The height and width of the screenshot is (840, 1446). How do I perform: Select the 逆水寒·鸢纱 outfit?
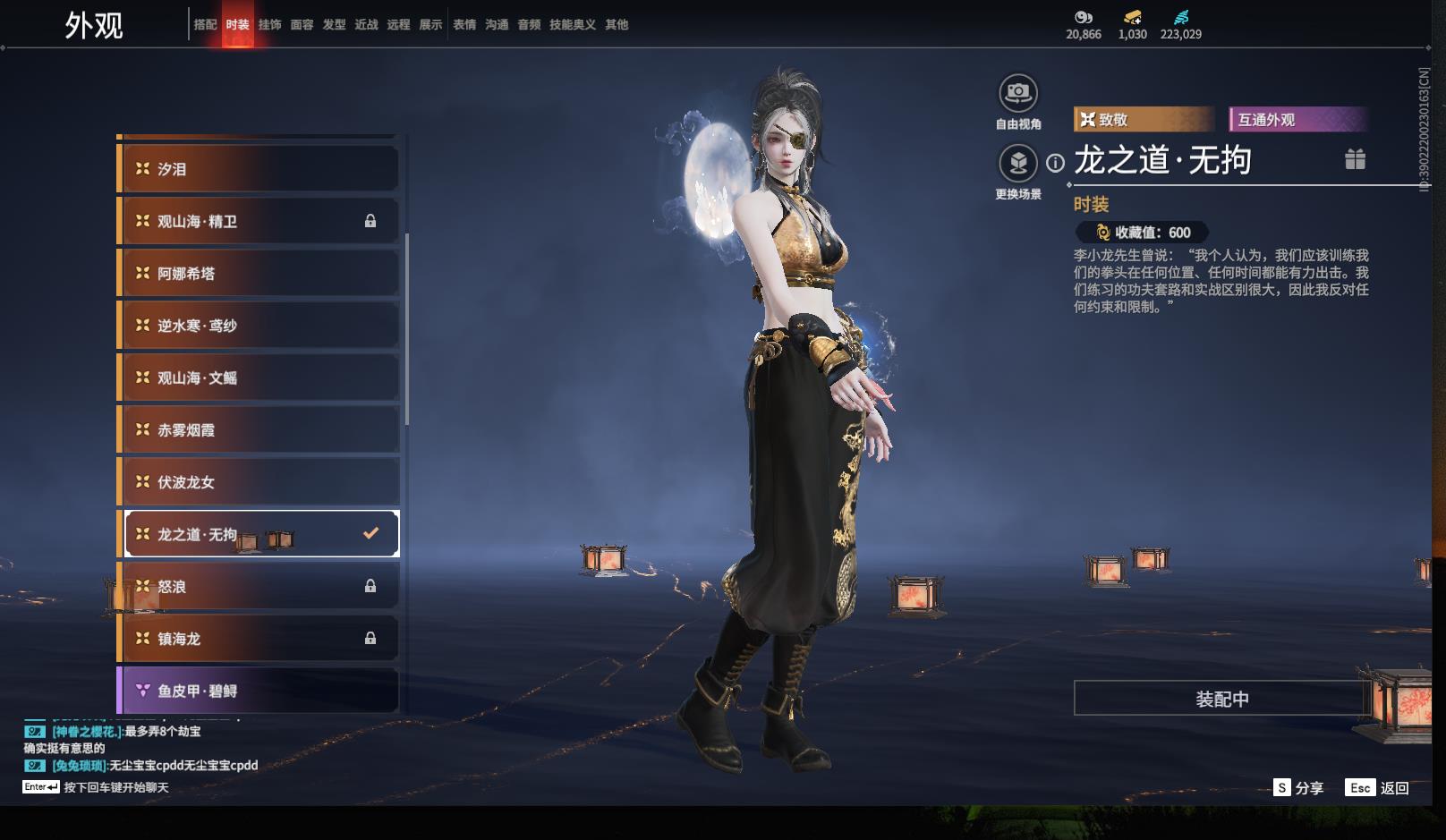tap(259, 326)
